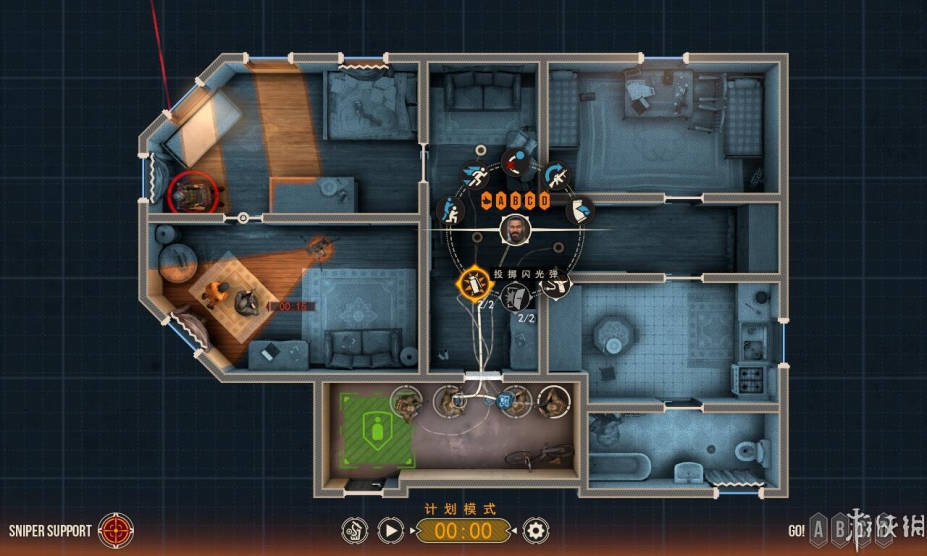The height and width of the screenshot is (556, 927).
Task: Click the operator portrait in the radial menu
Action: [514, 229]
